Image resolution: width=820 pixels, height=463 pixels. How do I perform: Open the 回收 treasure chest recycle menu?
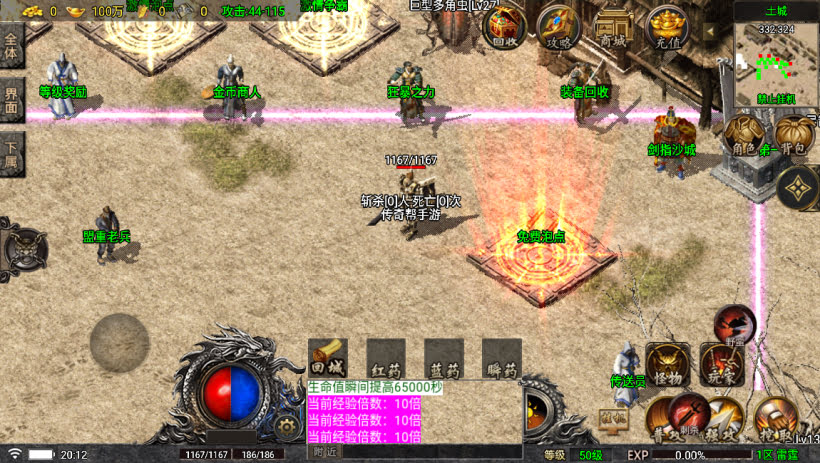point(505,27)
